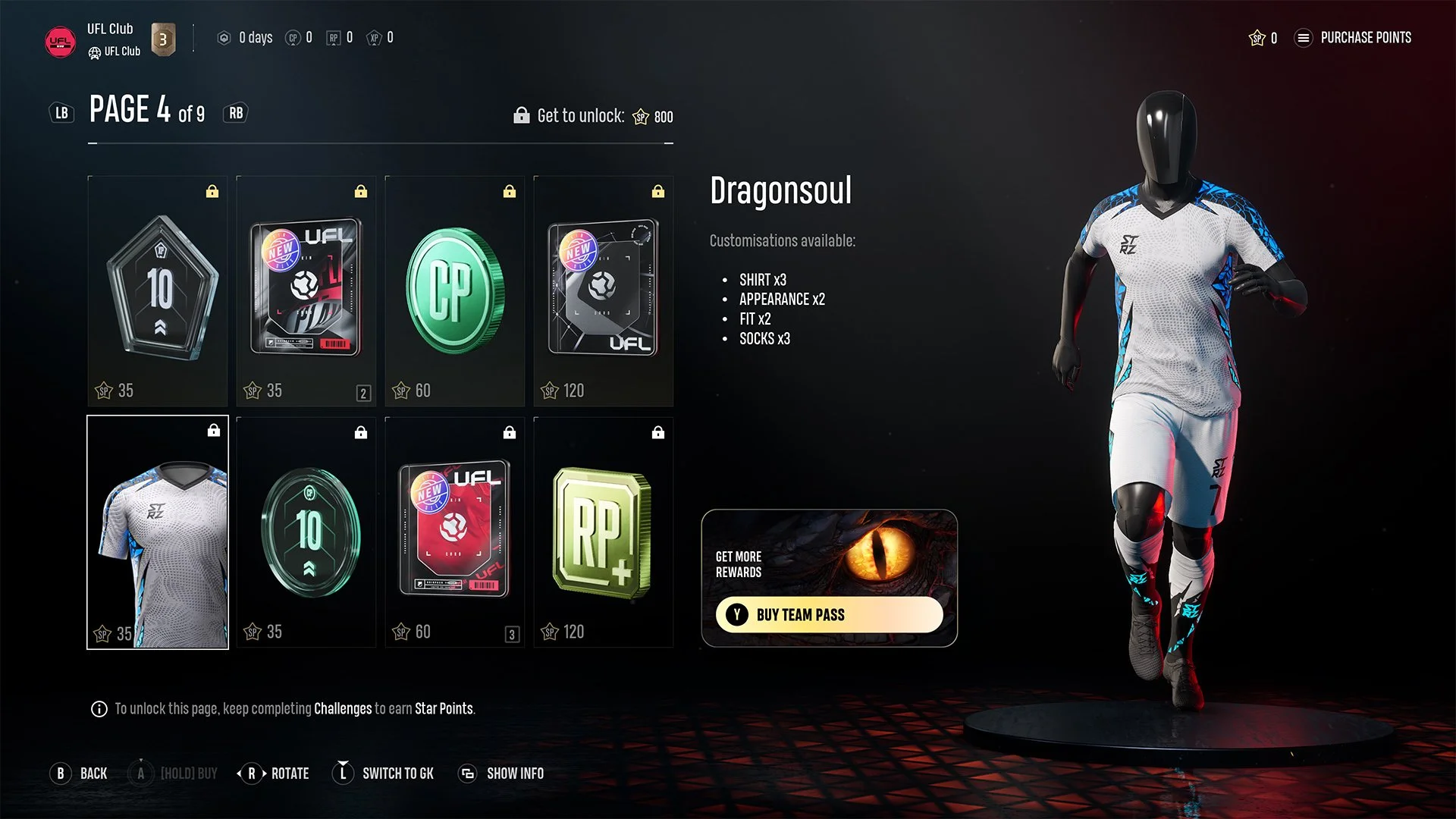1456x819 pixels.
Task: Rotate the kit mannequin preview
Action: 273,773
